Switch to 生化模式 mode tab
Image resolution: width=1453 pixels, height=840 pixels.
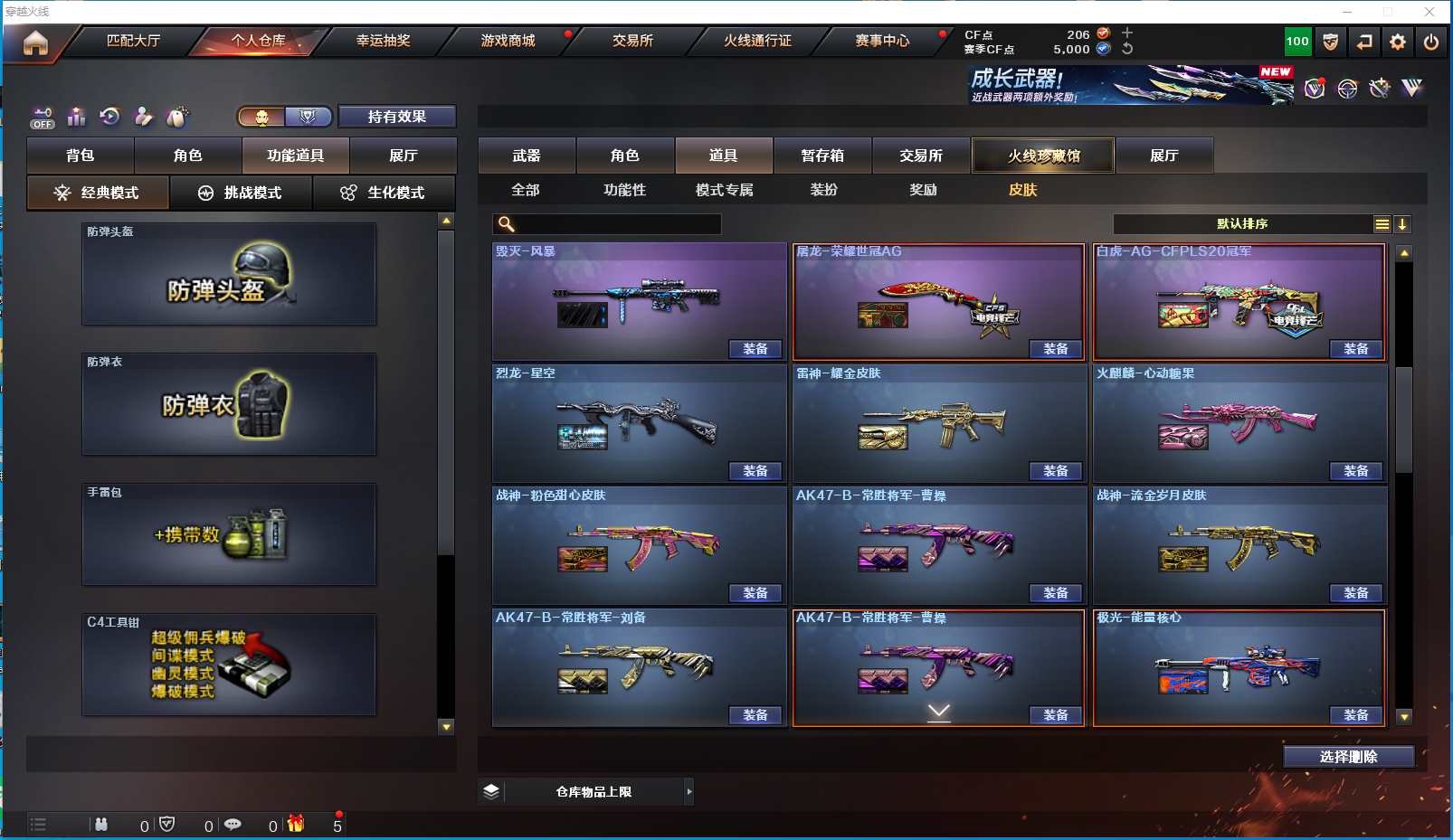coord(384,193)
